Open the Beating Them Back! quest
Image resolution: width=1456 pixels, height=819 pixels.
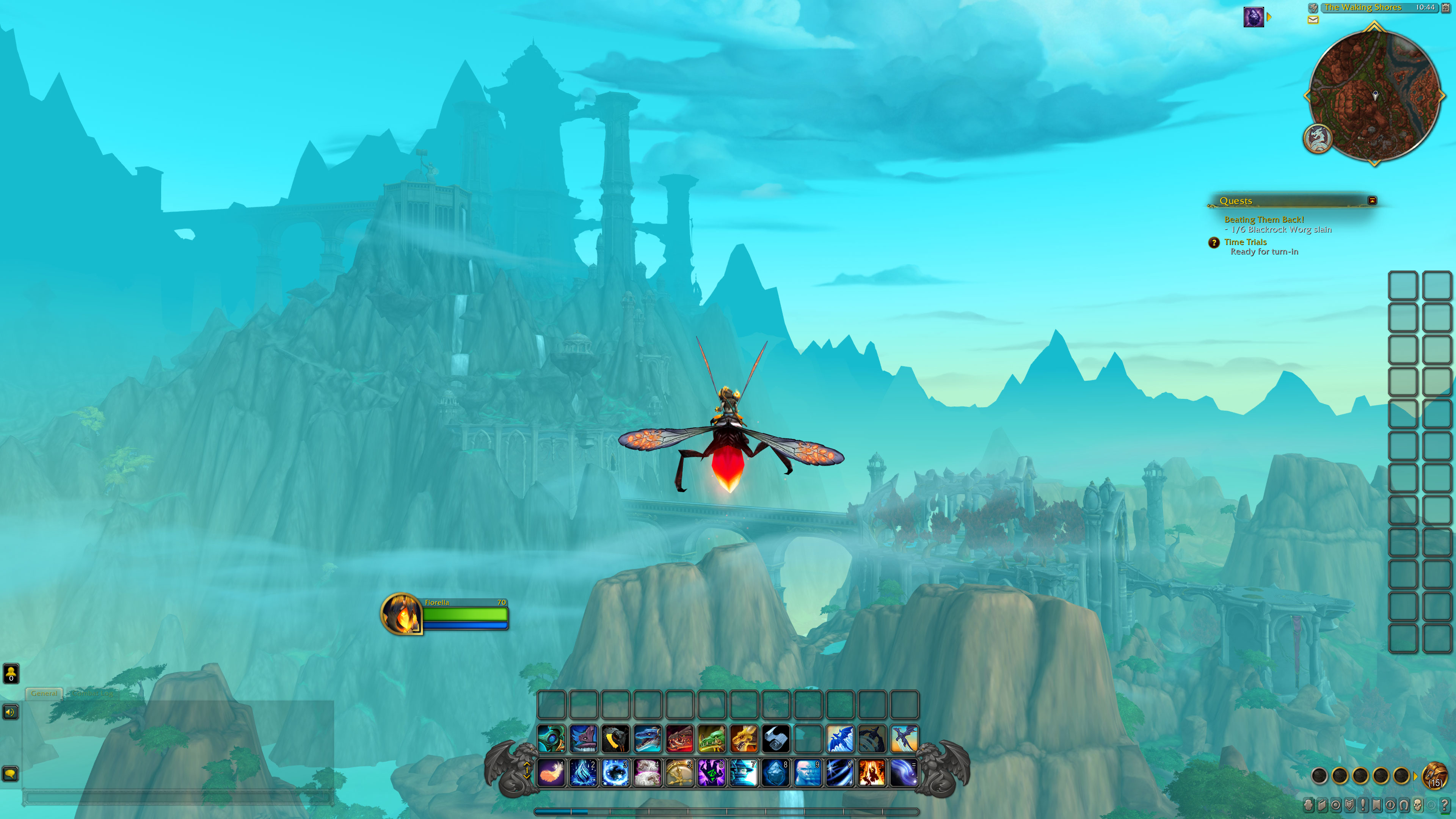1264,219
